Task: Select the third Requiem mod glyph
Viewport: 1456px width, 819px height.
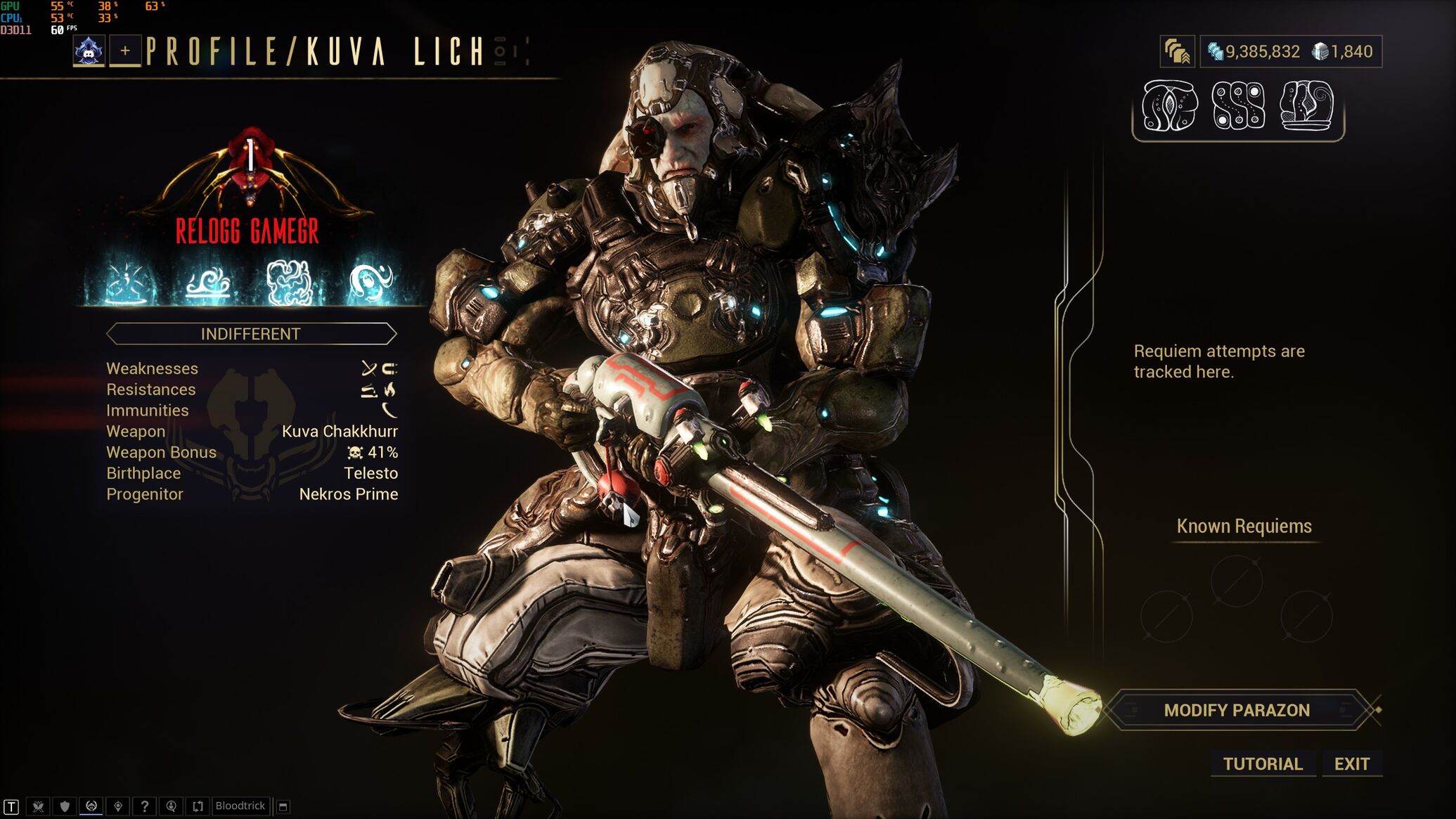Action: (x=1306, y=106)
